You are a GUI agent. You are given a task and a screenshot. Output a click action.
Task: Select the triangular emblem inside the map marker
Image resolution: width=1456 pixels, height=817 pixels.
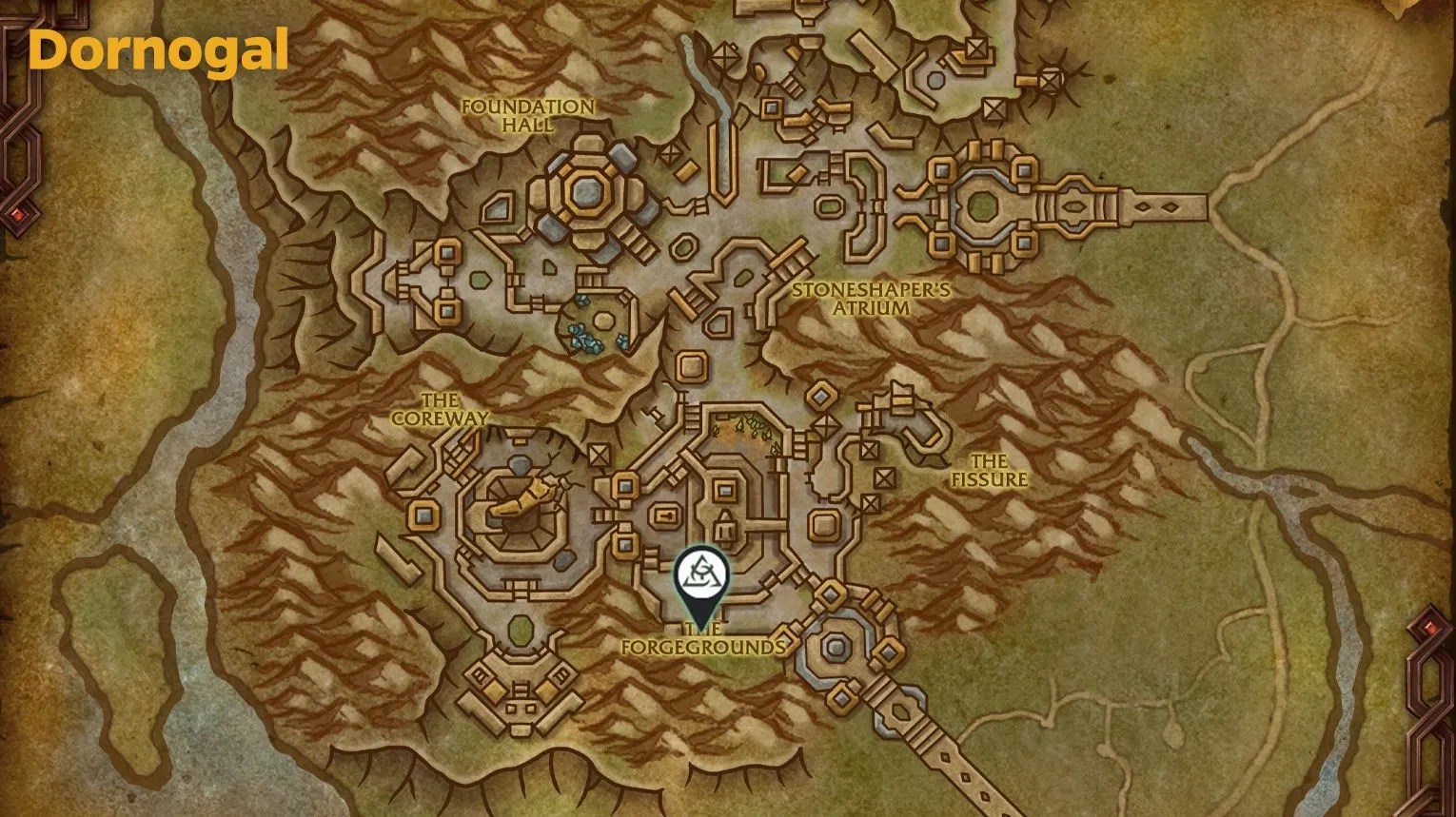click(x=700, y=572)
